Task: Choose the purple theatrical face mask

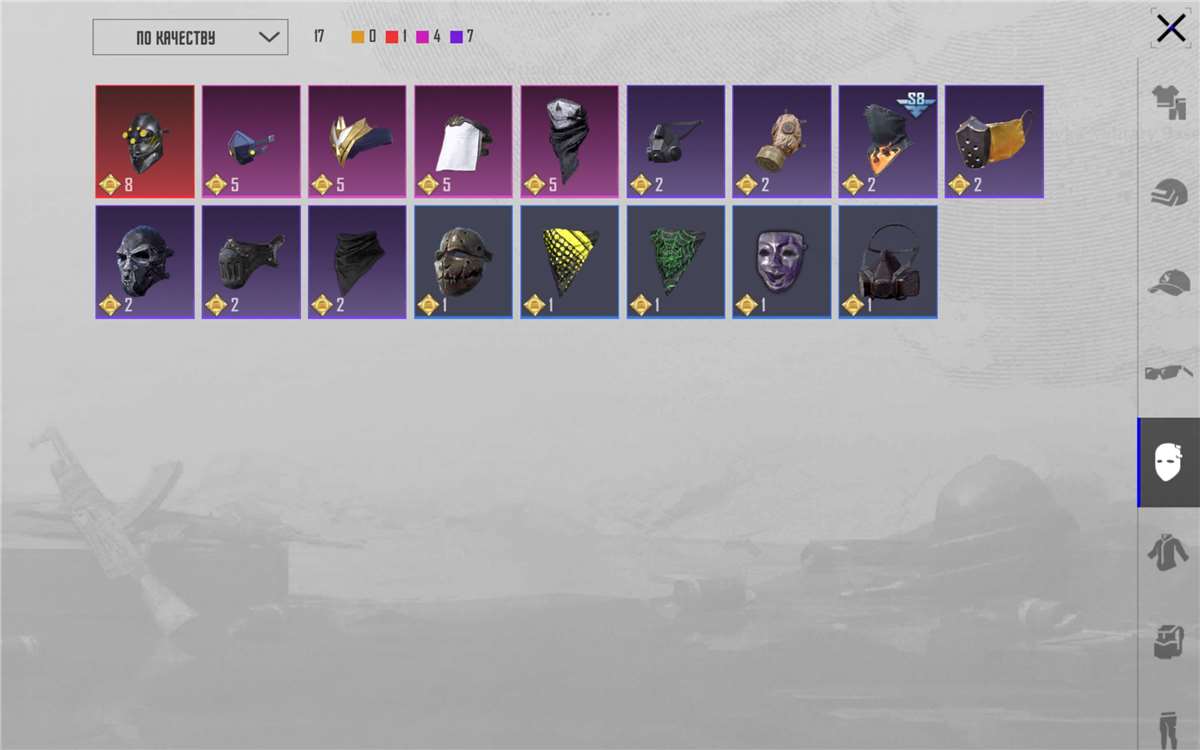Action: point(781,262)
